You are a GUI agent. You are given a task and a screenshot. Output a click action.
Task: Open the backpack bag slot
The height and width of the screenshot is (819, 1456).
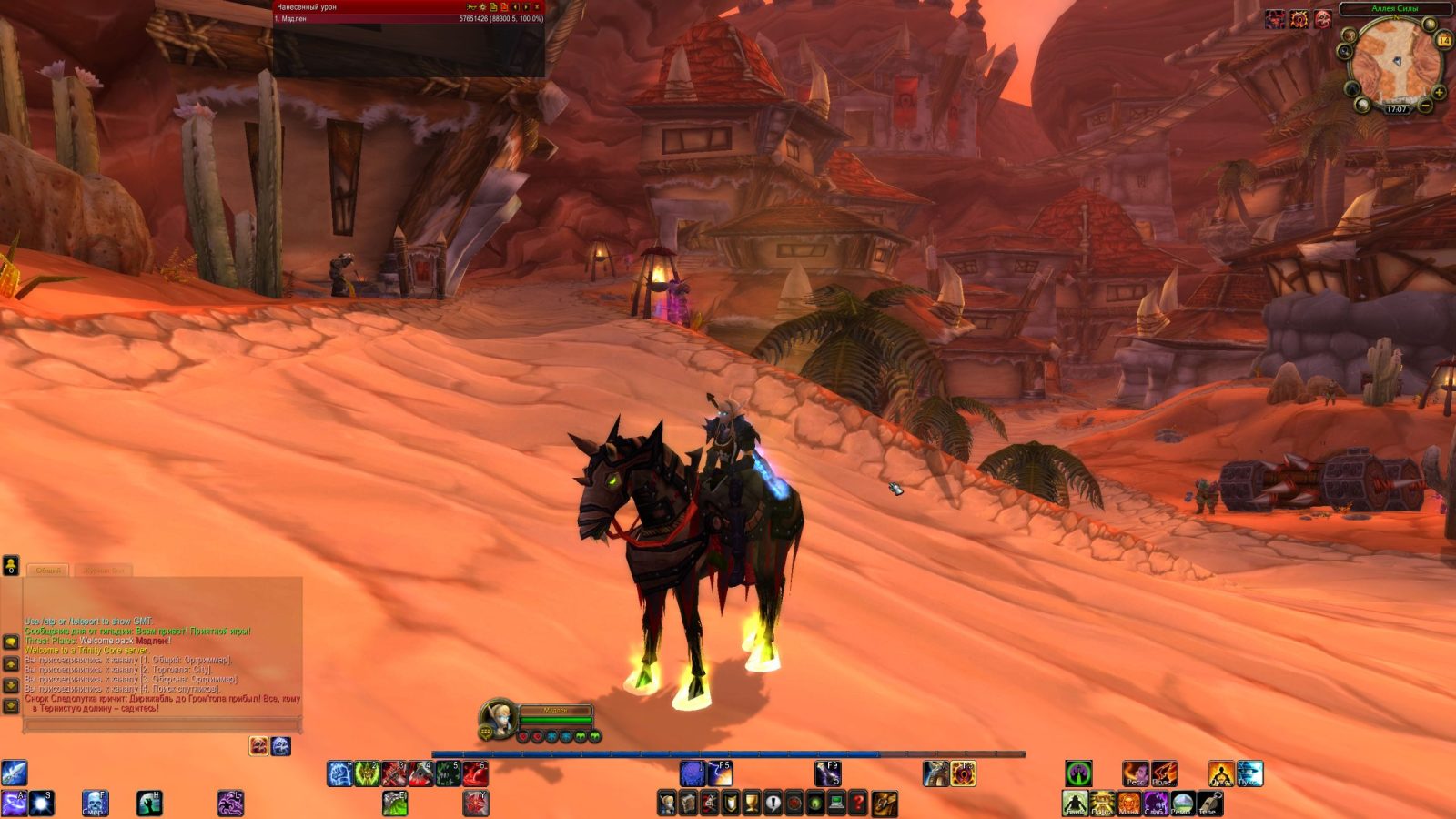(885, 804)
